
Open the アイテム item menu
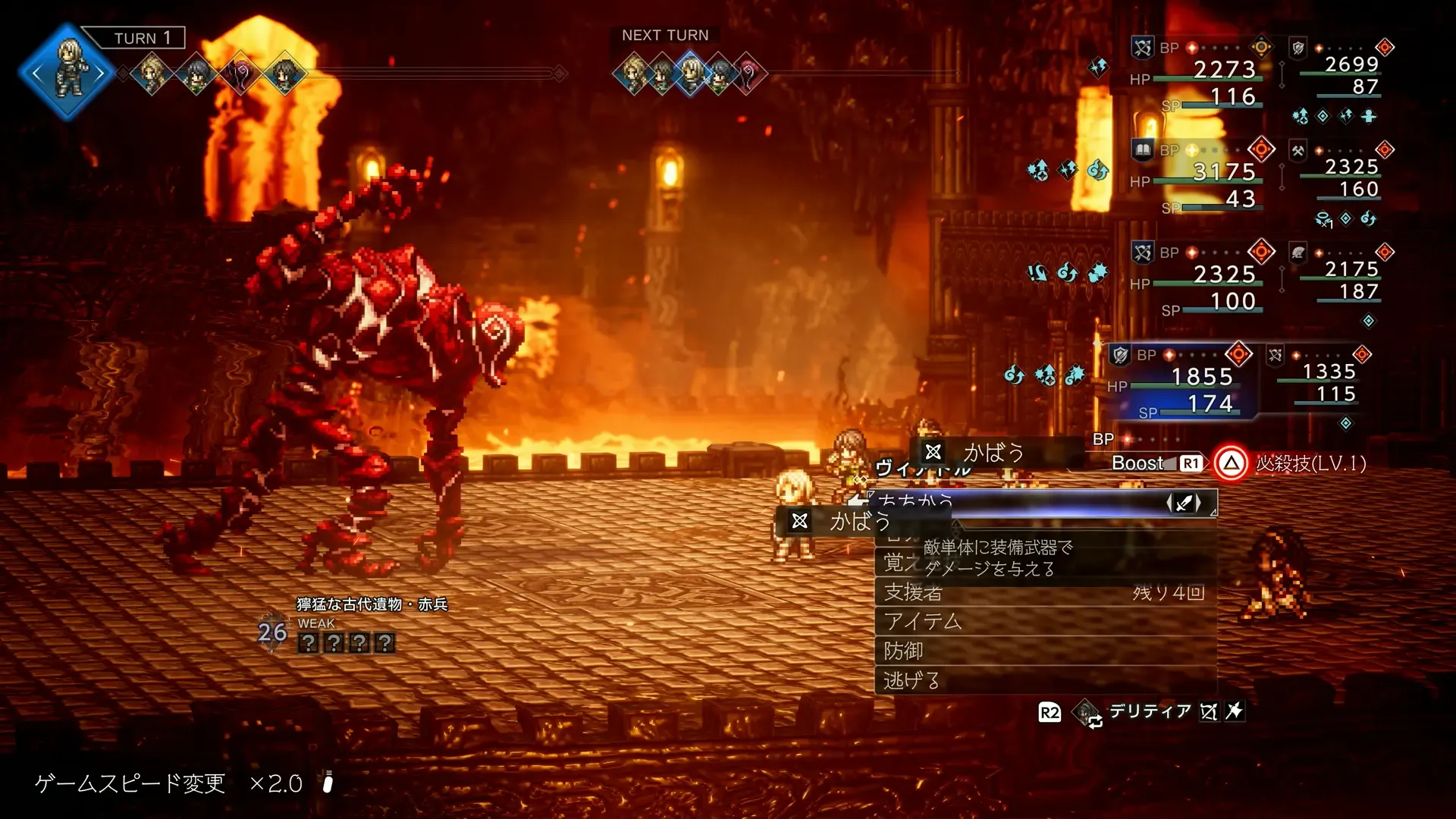click(1045, 622)
